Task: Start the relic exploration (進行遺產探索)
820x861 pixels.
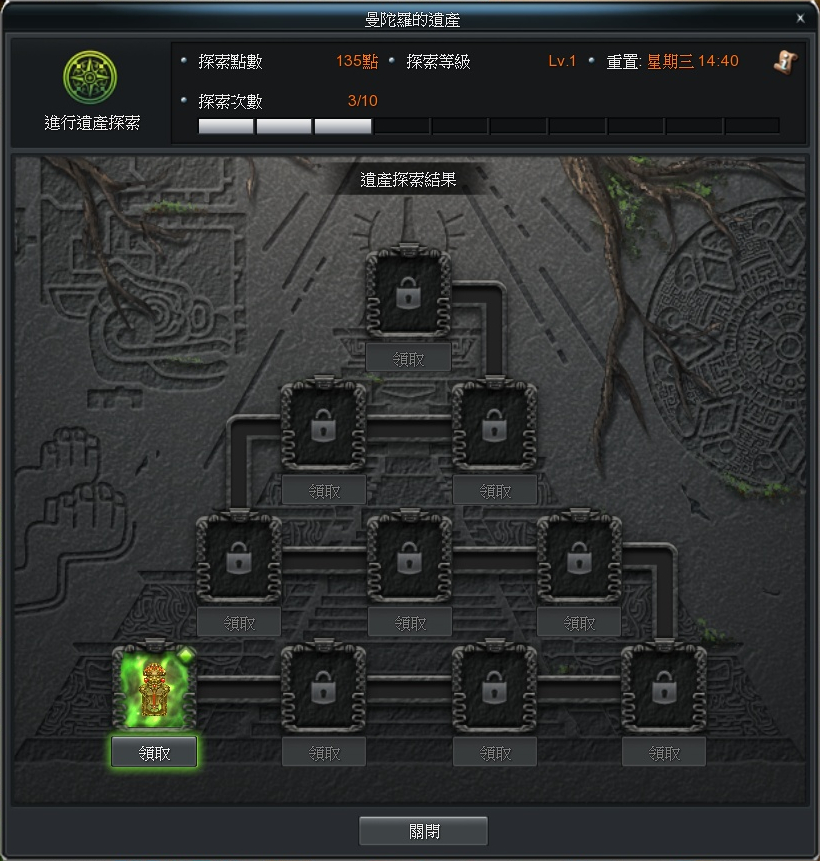Action: tap(91, 76)
